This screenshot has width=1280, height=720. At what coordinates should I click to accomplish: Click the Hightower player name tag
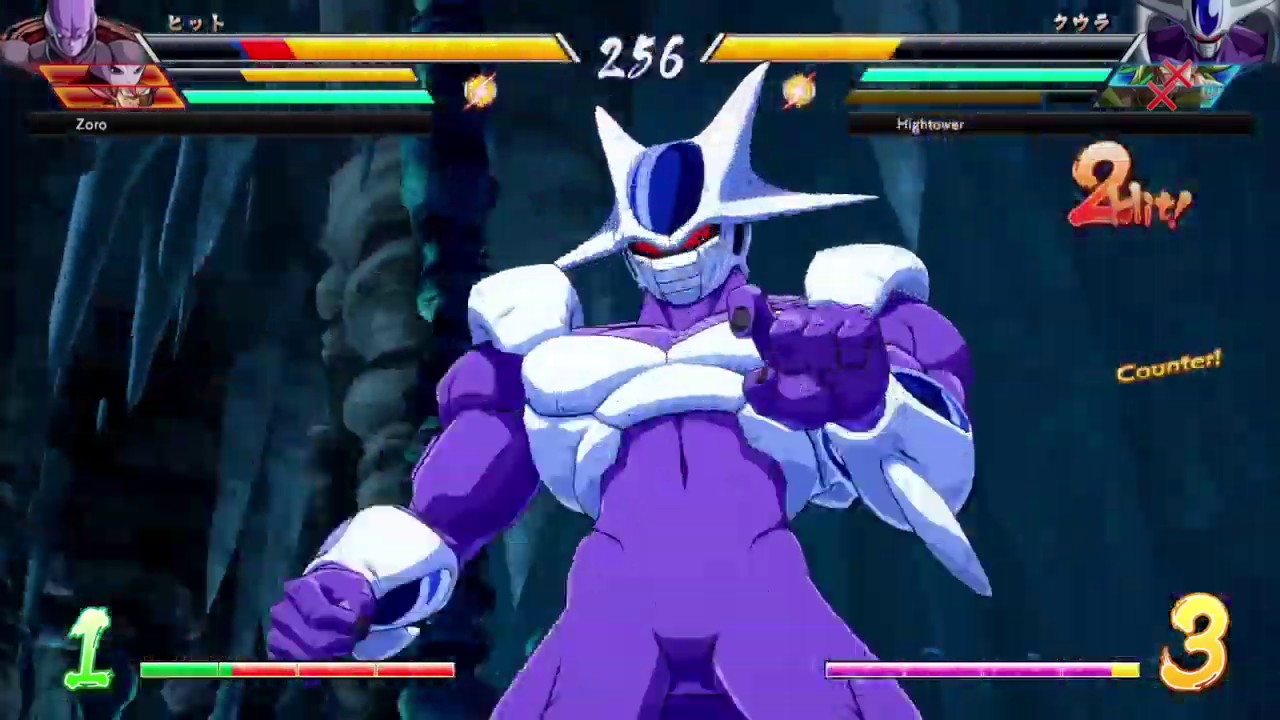930,124
